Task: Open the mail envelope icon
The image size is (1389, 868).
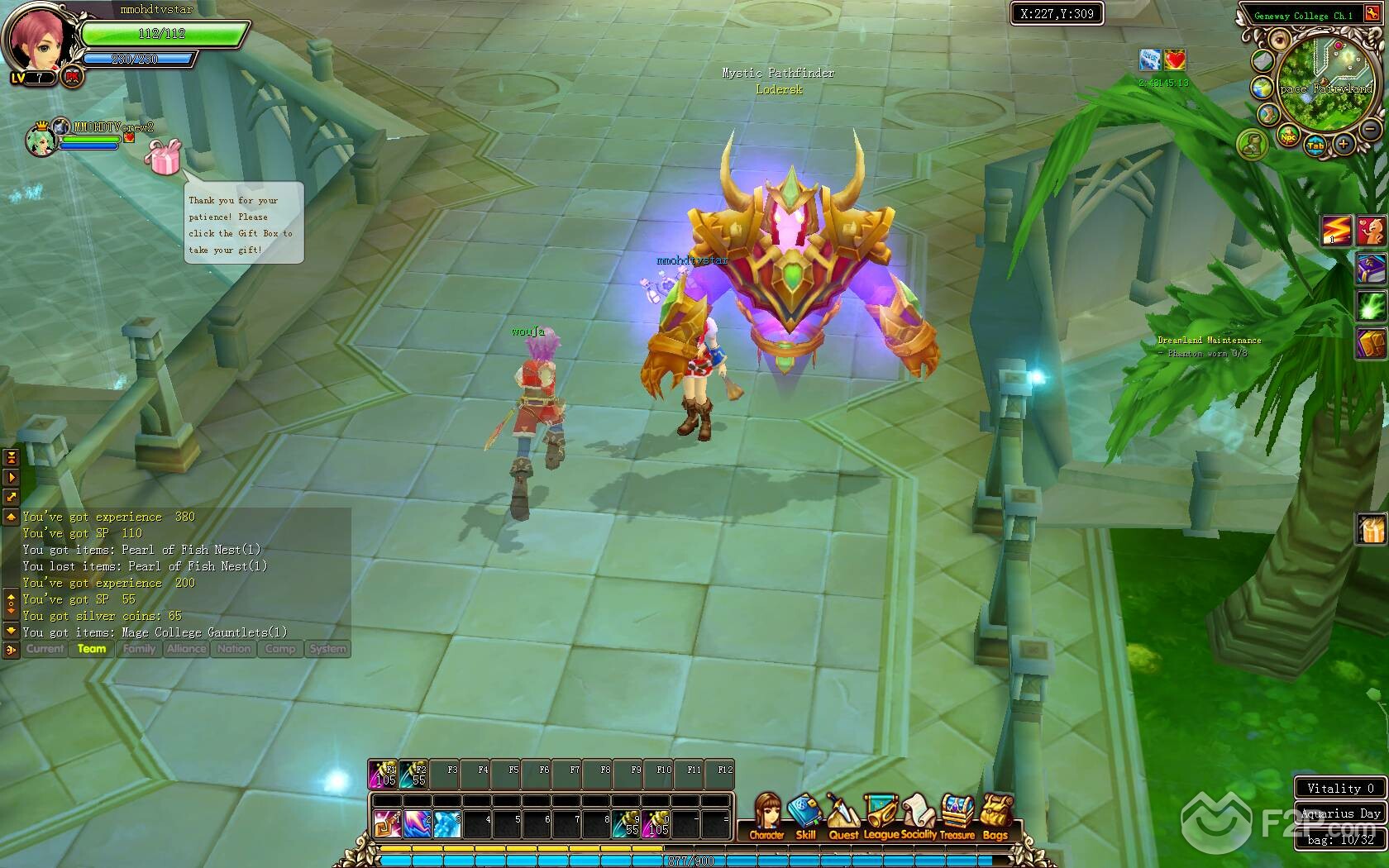Action: [x=1261, y=60]
